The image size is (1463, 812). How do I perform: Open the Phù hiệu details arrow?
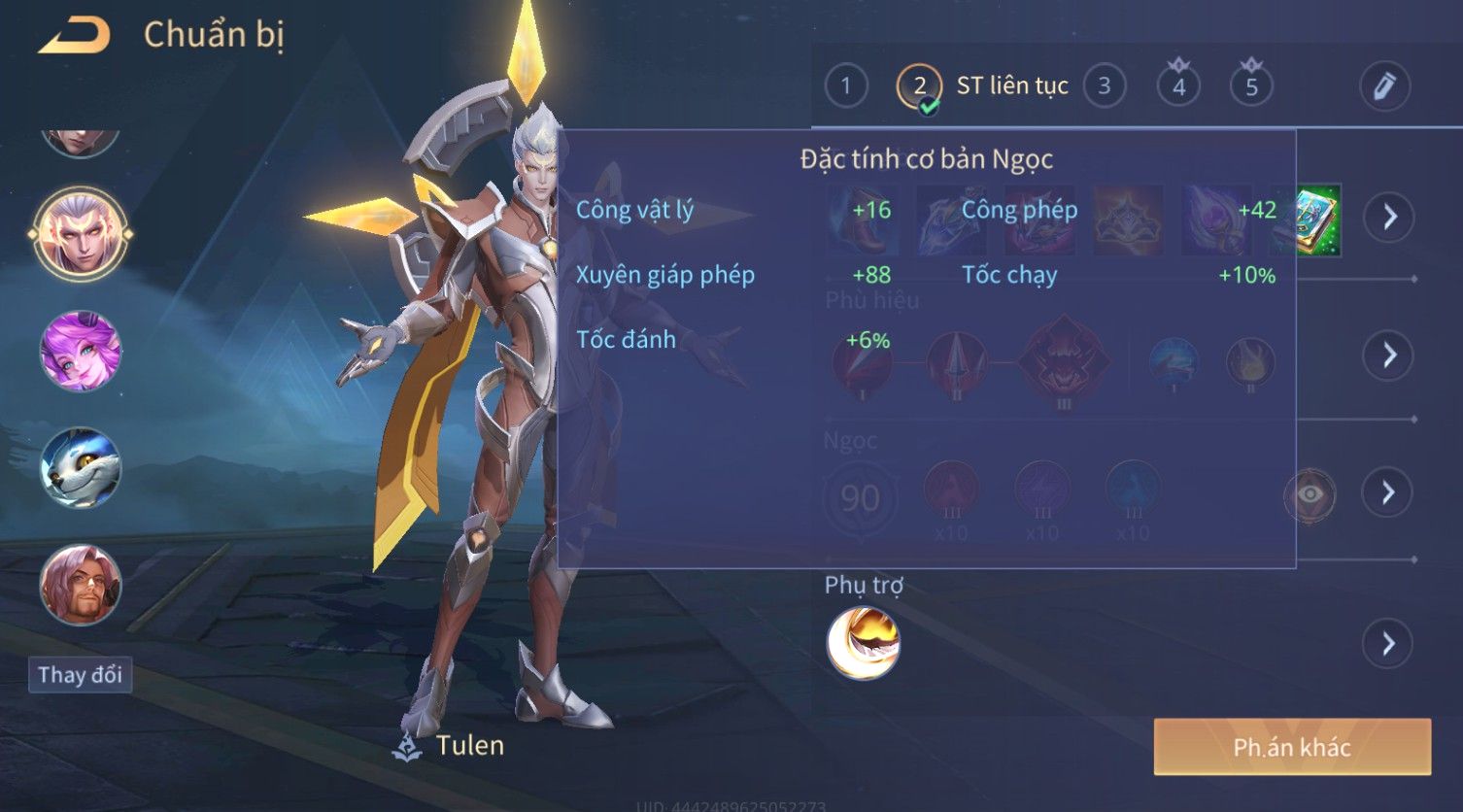click(x=1389, y=355)
